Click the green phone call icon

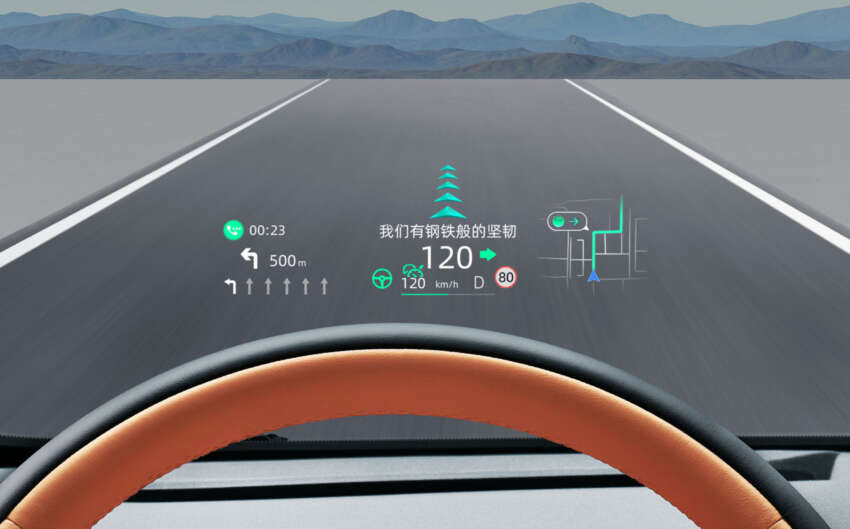pos(233,230)
